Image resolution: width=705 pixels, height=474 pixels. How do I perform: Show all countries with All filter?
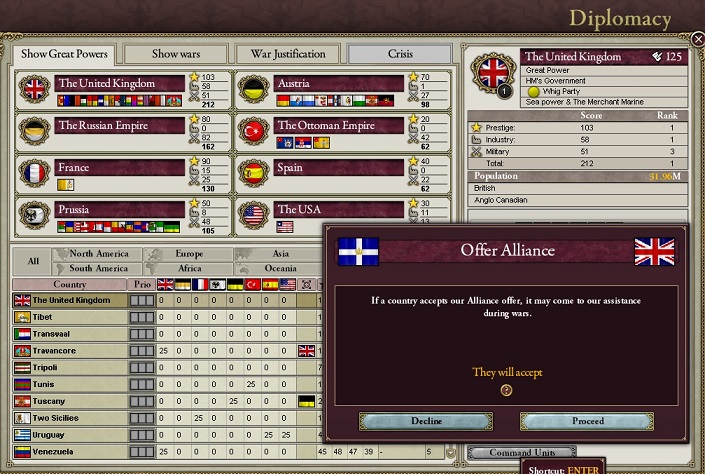[33, 261]
